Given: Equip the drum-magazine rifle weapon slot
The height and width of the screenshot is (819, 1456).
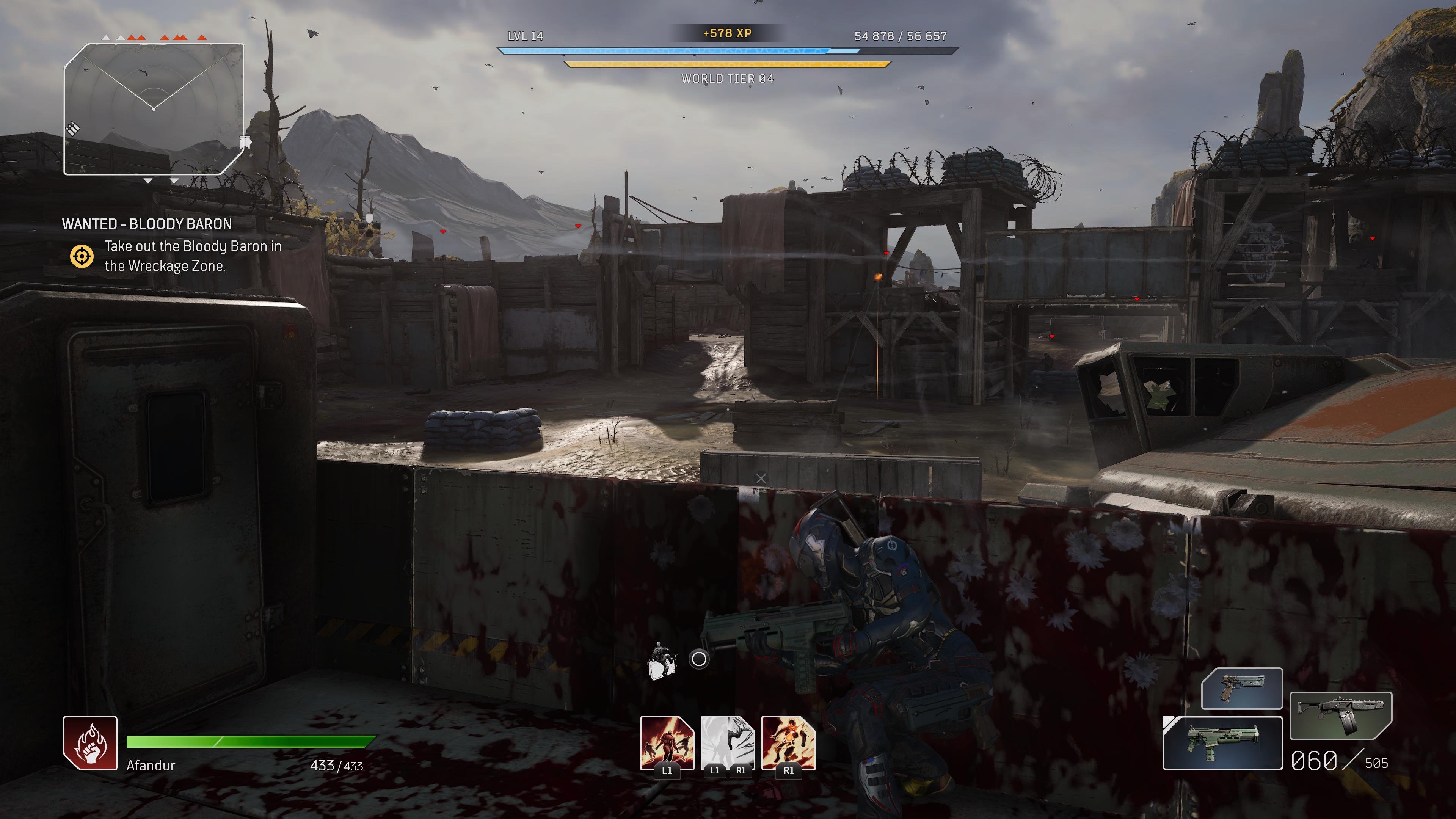Looking at the screenshot, I should coord(1341,715).
